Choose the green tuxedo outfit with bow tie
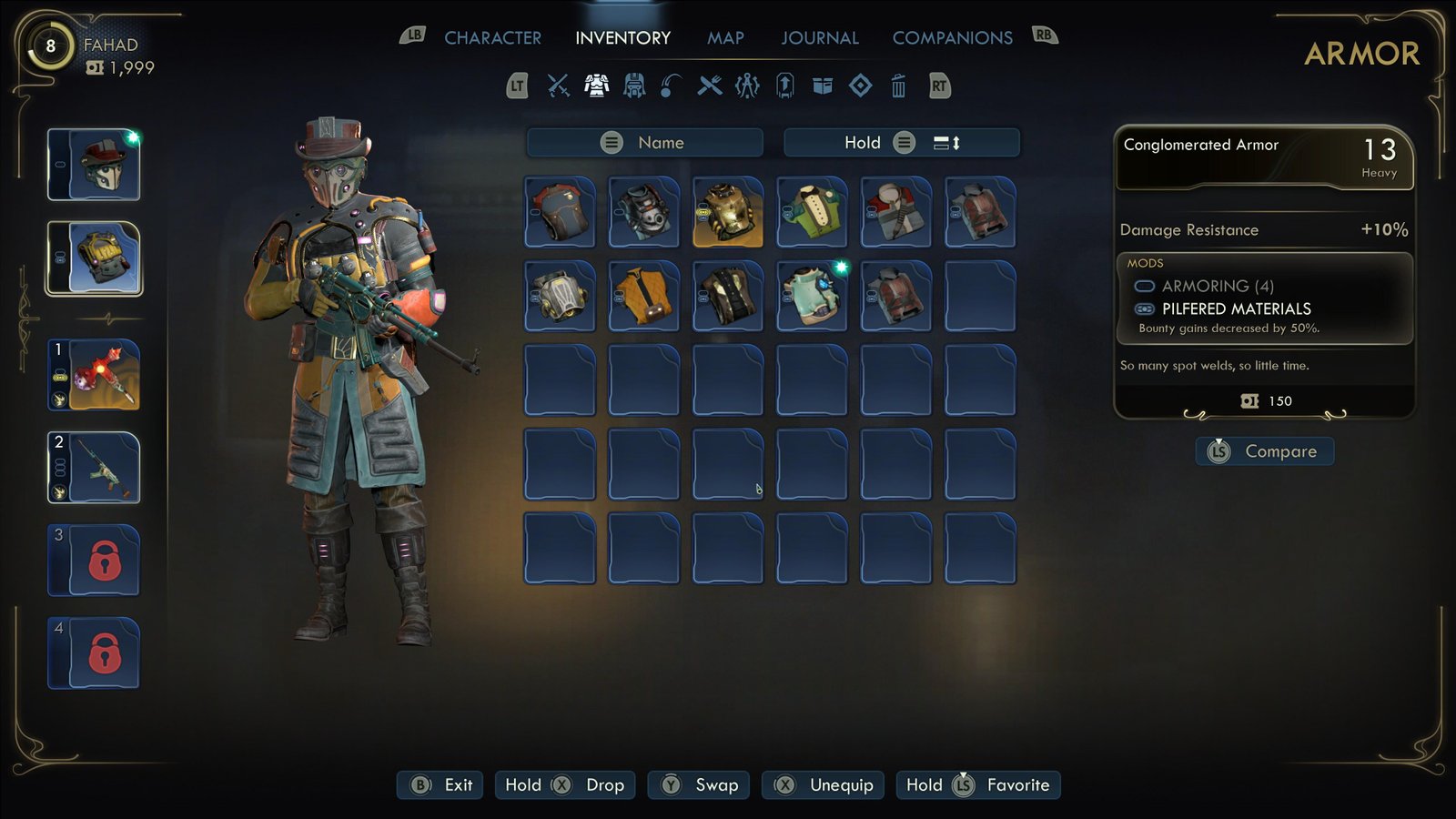Viewport: 1456px width, 819px height. [812, 212]
